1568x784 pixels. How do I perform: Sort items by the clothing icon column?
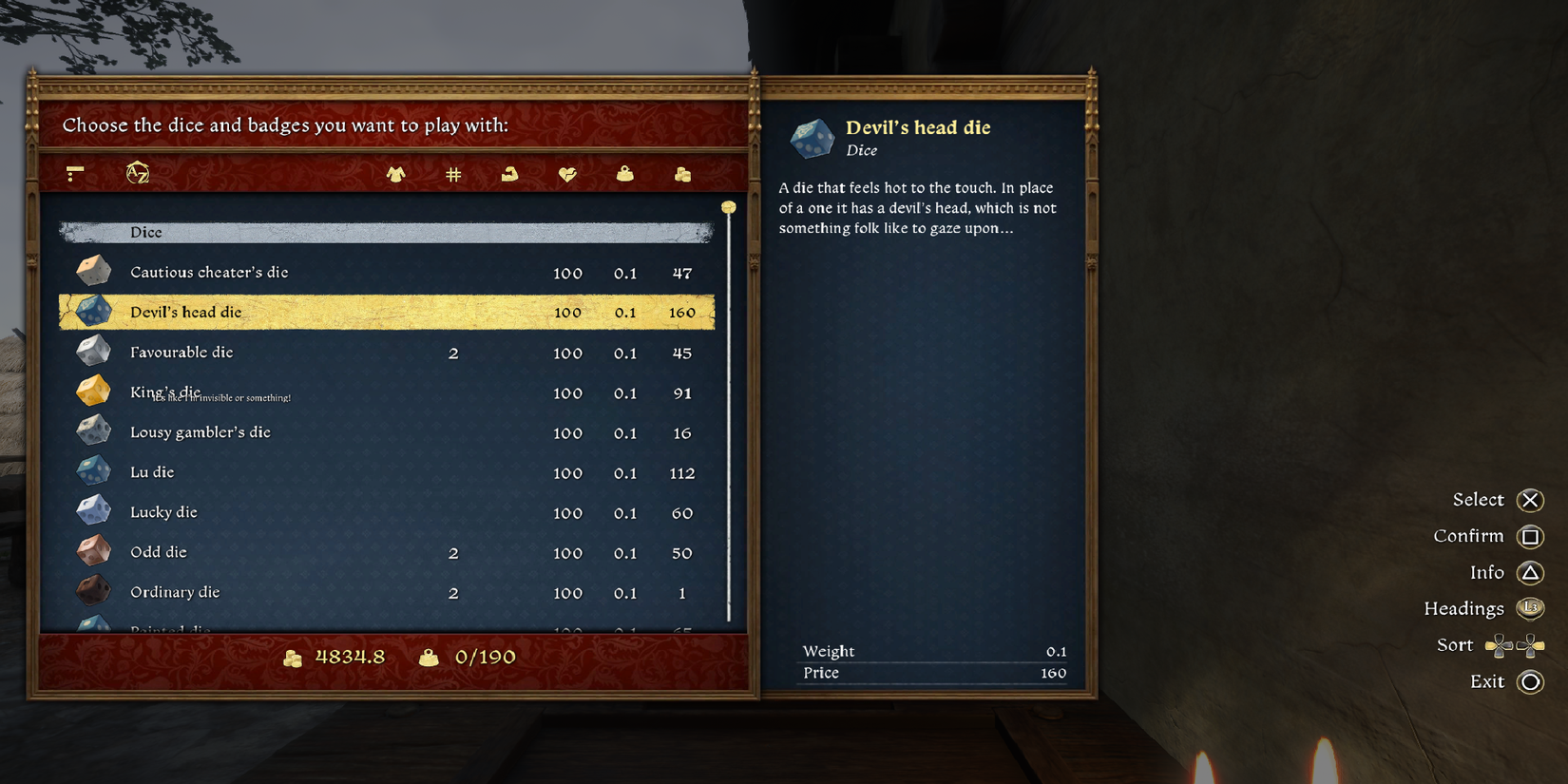(x=396, y=174)
